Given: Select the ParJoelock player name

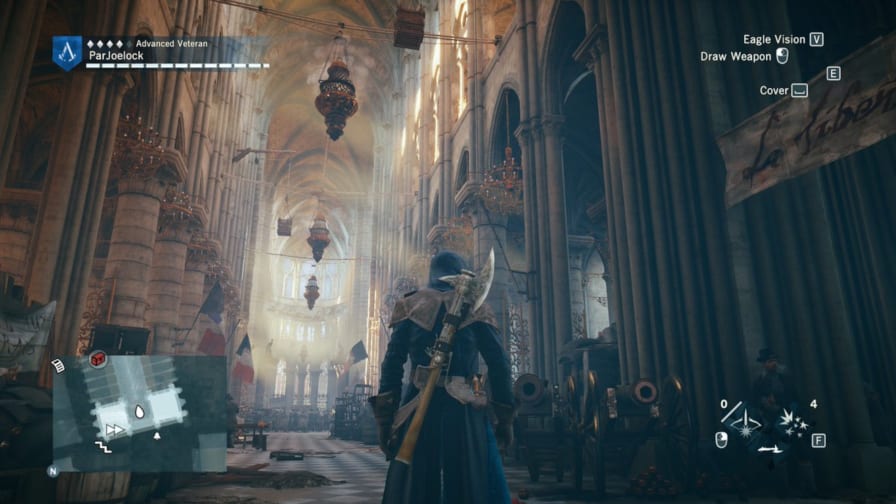Looking at the screenshot, I should 117,57.
